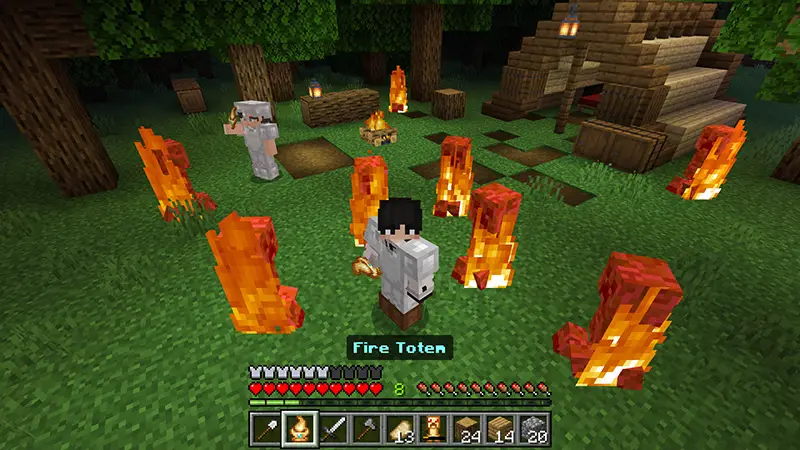Choose the iron sword in the hotbar
The image size is (800, 450).
(x=334, y=429)
